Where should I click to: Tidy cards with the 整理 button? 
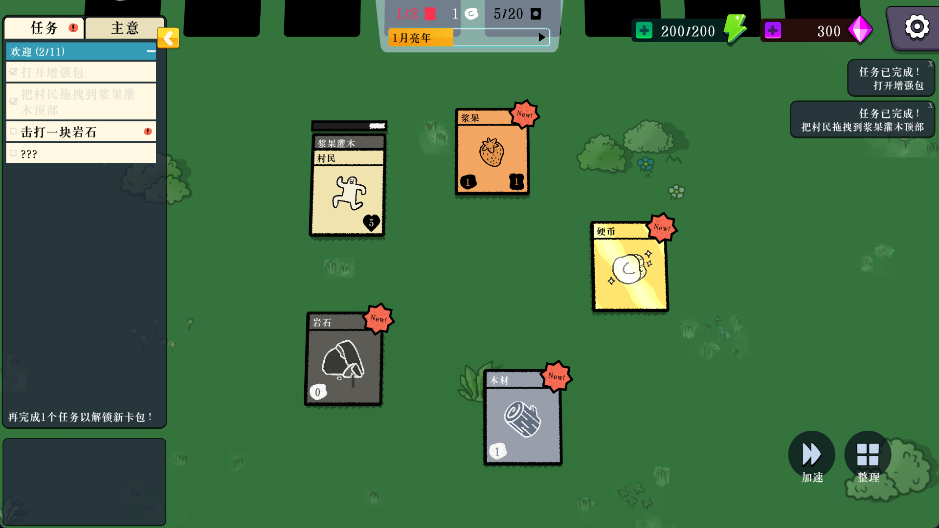point(867,455)
